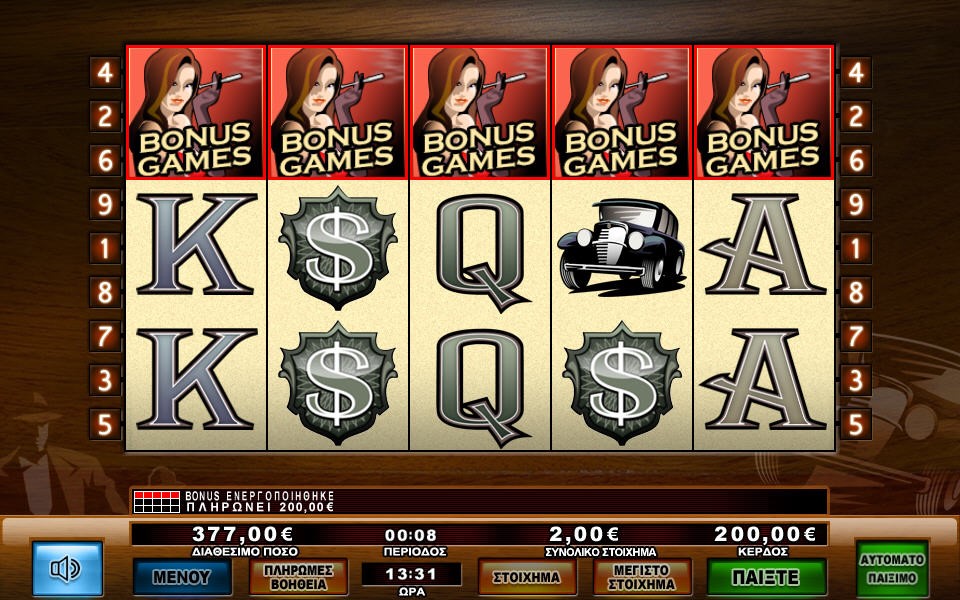Viewport: 960px width, 600px height.
Task: Click the ΣΤΟΙΧΗΜΑ bet button
Action: pyautogui.click(x=527, y=577)
